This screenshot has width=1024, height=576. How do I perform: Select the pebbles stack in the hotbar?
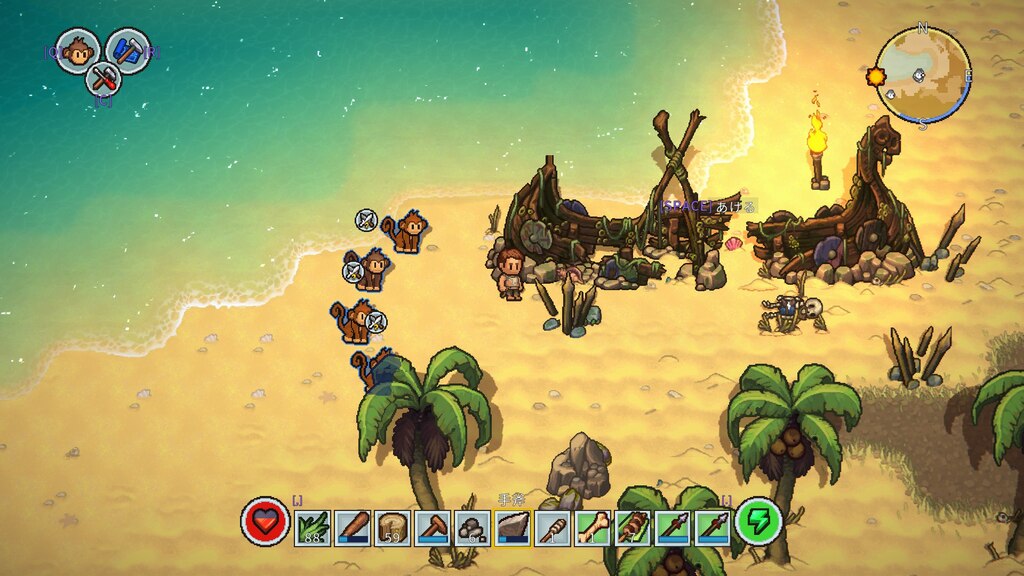[472, 527]
